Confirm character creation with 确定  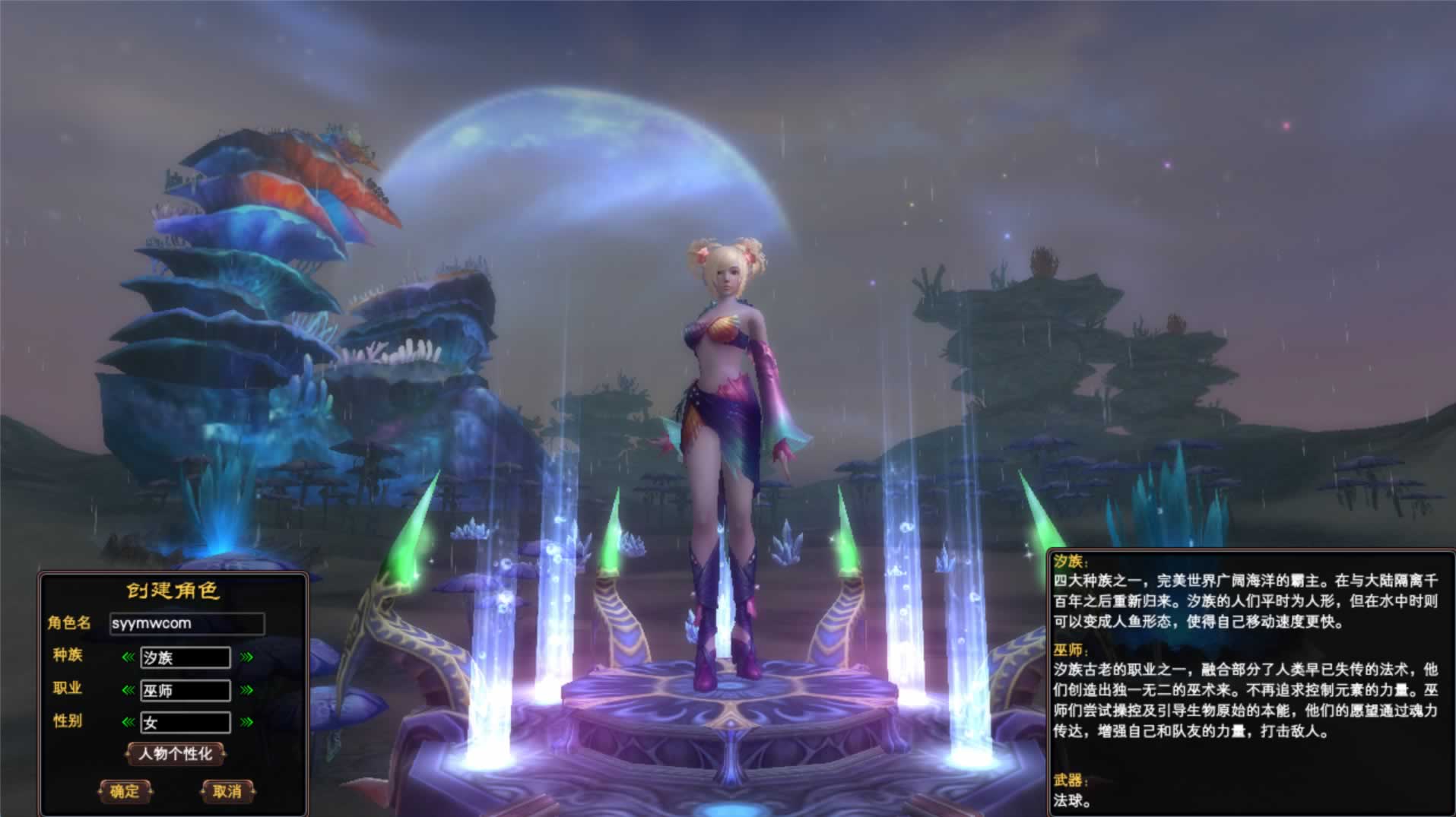pyautogui.click(x=125, y=791)
